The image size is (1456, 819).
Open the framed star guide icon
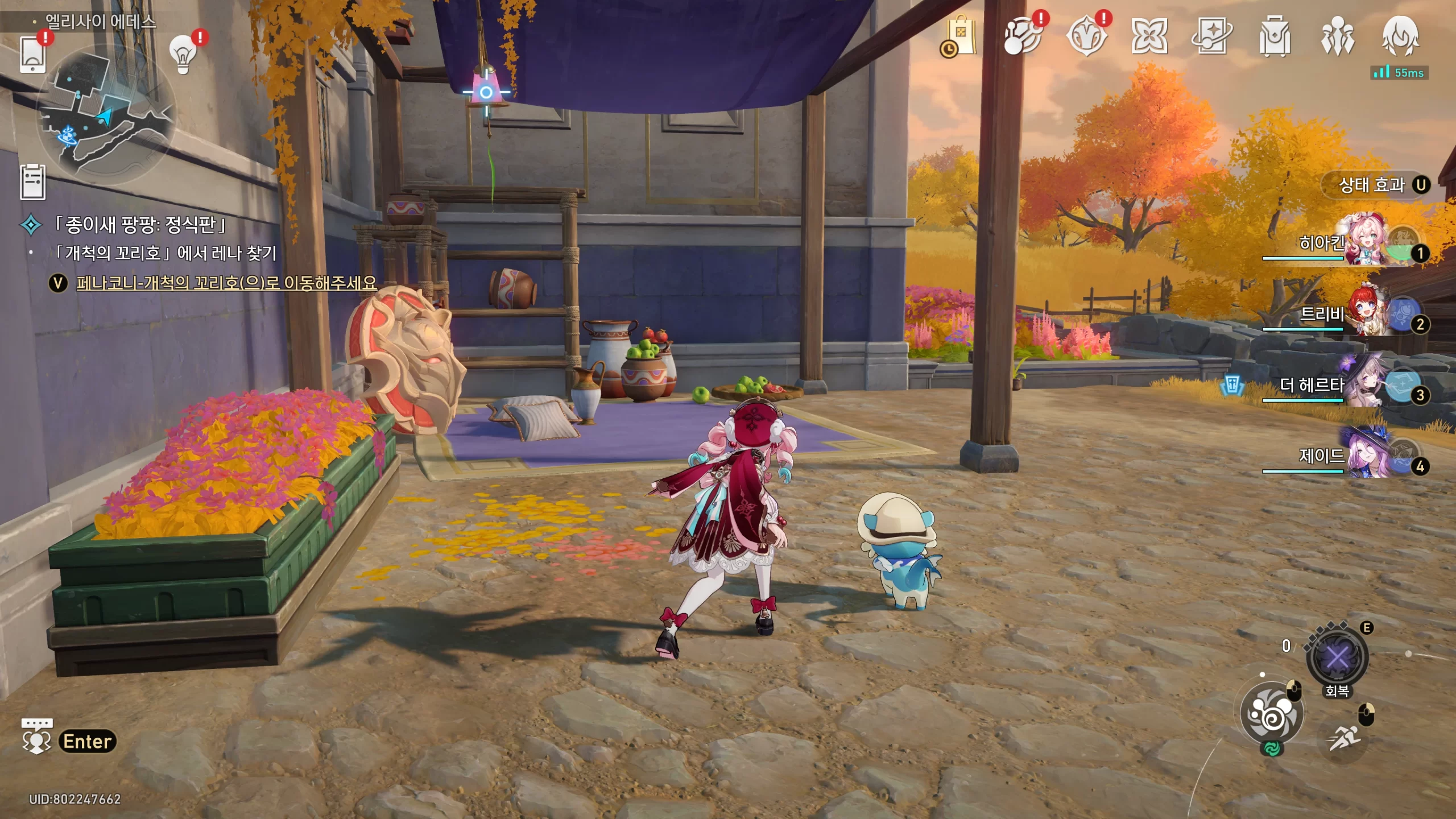coord(1211,36)
